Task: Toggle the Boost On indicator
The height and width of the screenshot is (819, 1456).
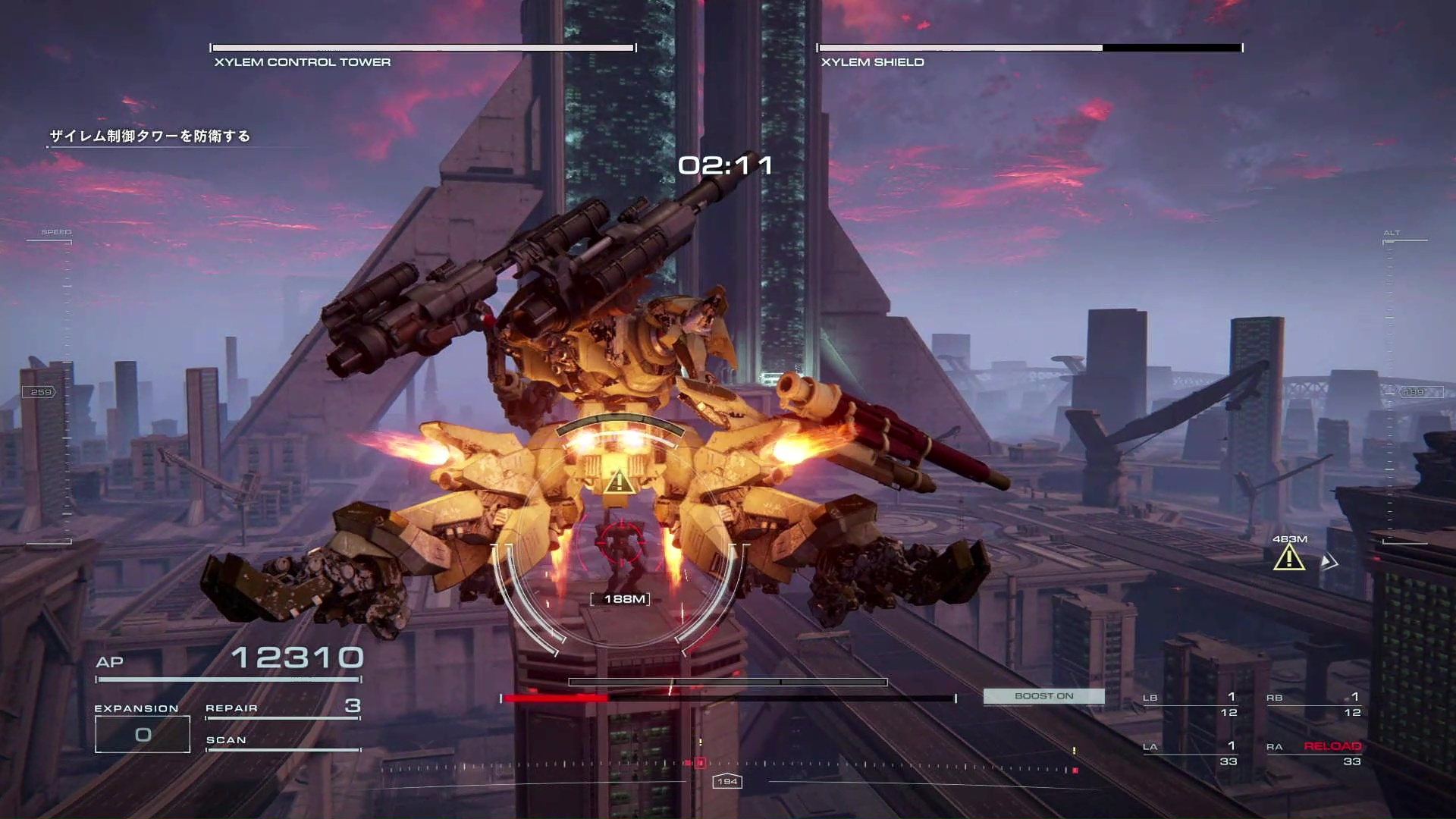Action: pos(1043,696)
